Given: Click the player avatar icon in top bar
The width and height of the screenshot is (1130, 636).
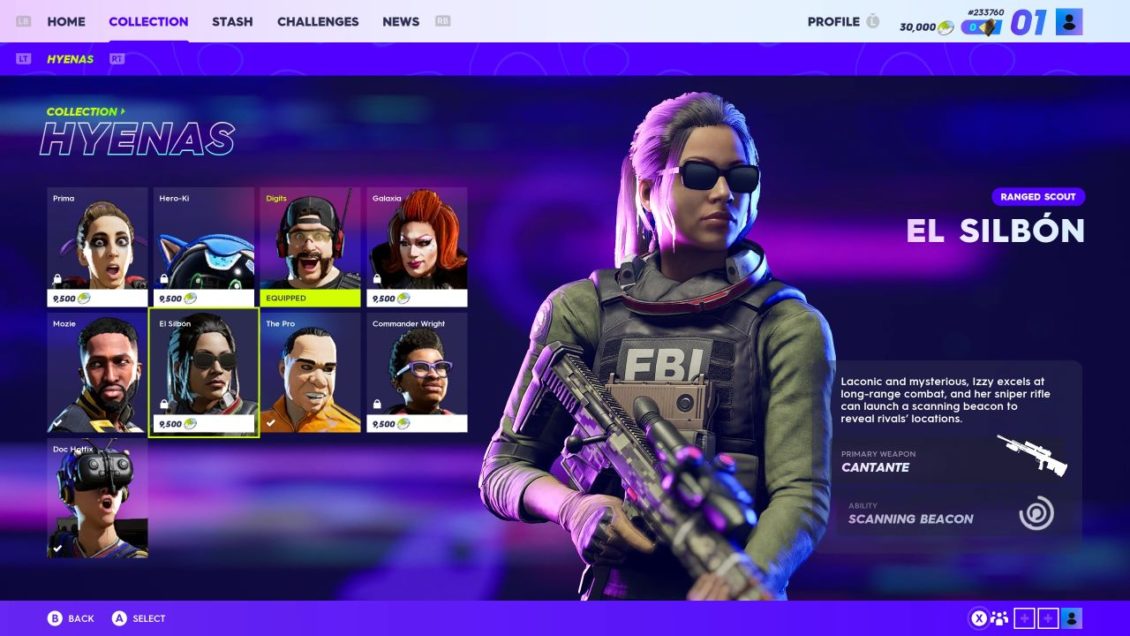Looking at the screenshot, I should click(x=1069, y=21).
